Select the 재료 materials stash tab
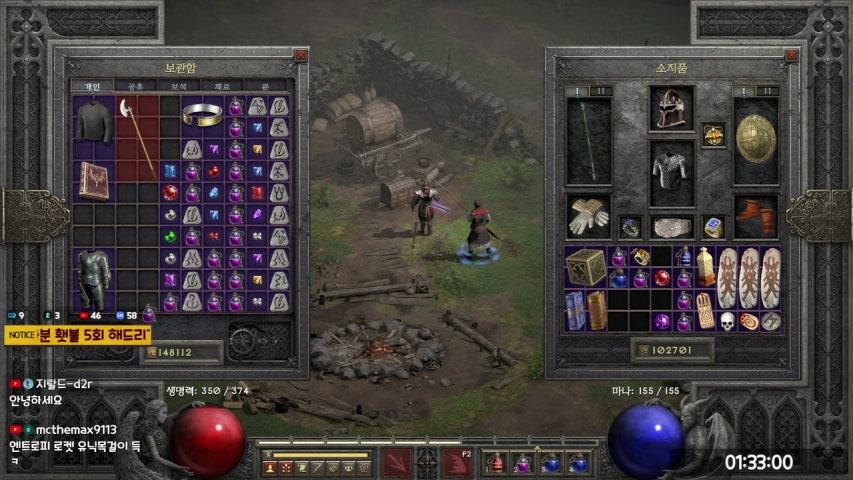853x480 pixels. pos(222,86)
